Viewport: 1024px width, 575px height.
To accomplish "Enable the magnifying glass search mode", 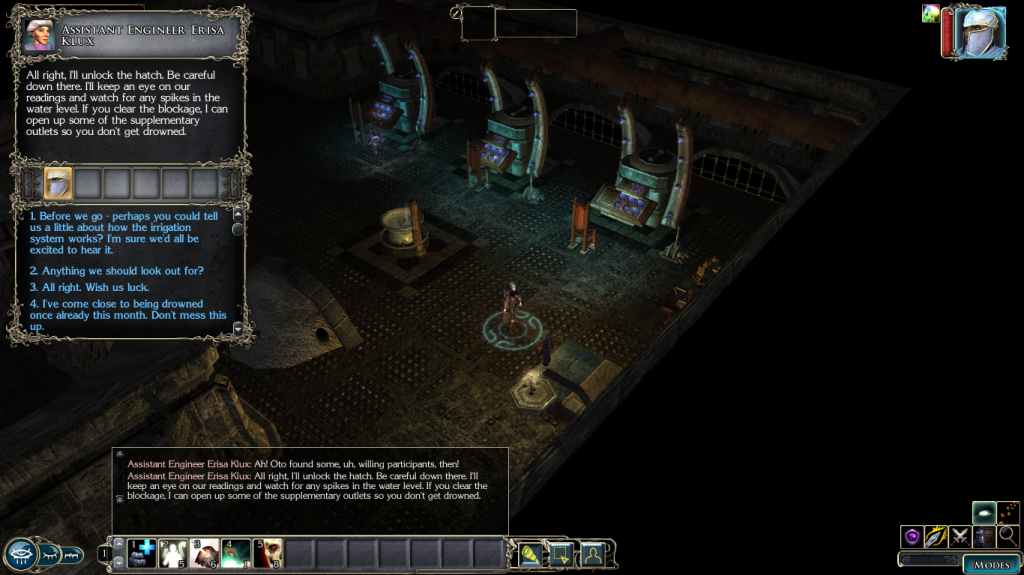I will 1007,537.
